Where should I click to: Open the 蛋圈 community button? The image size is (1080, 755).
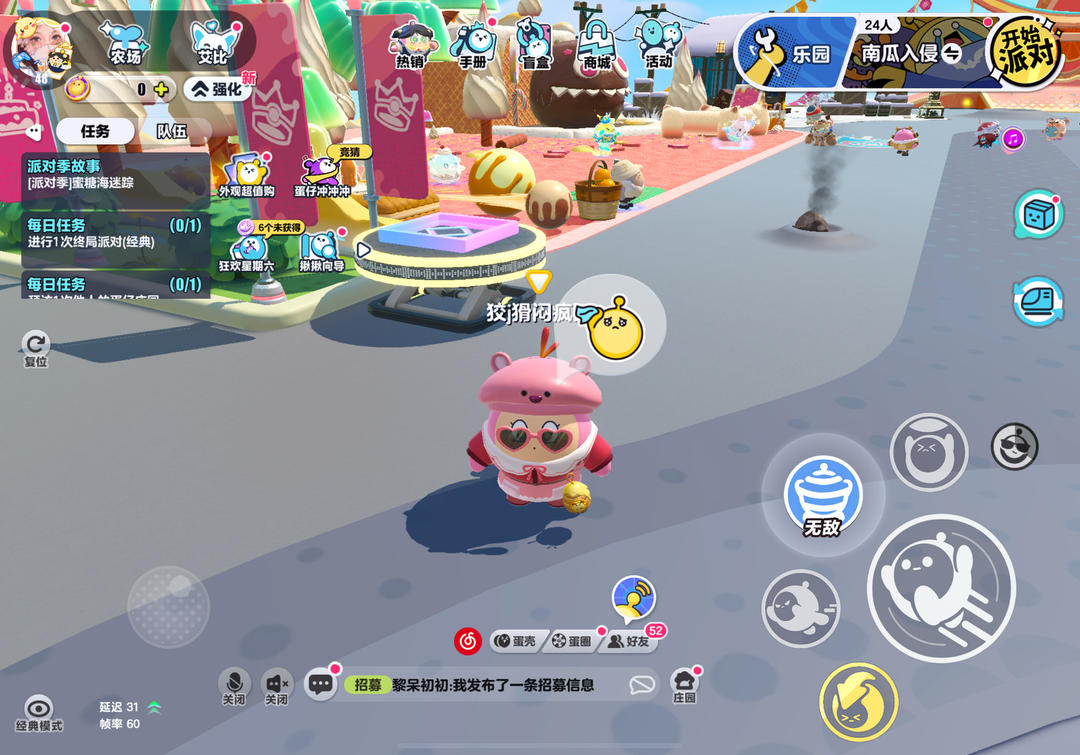(574, 641)
